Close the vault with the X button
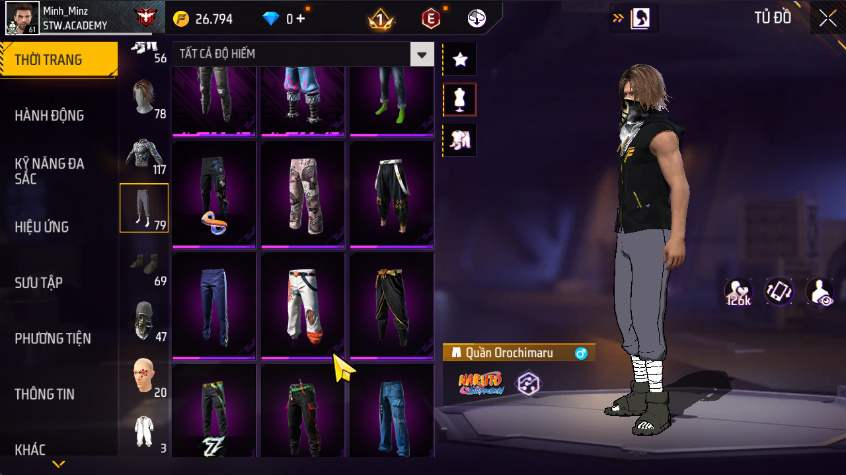This screenshot has width=846, height=475. [828, 18]
